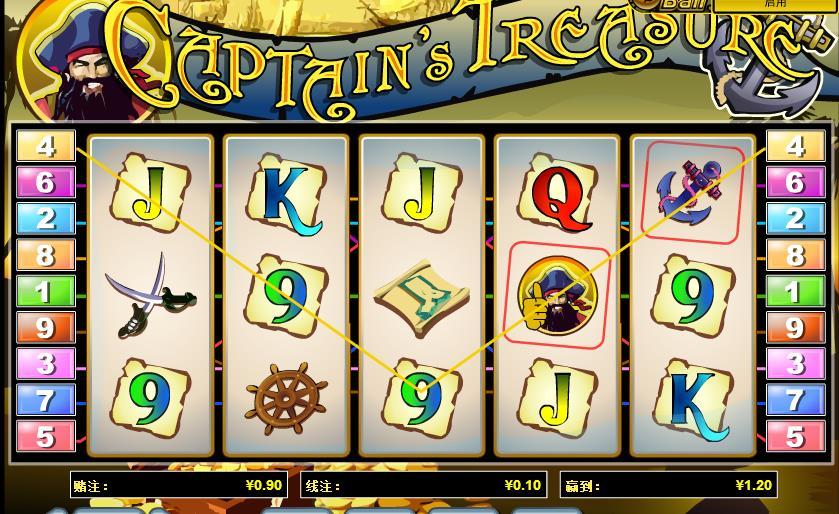Screen dimensions: 839x514
Task: Click the left red payline 5 button
Action: click(45, 436)
